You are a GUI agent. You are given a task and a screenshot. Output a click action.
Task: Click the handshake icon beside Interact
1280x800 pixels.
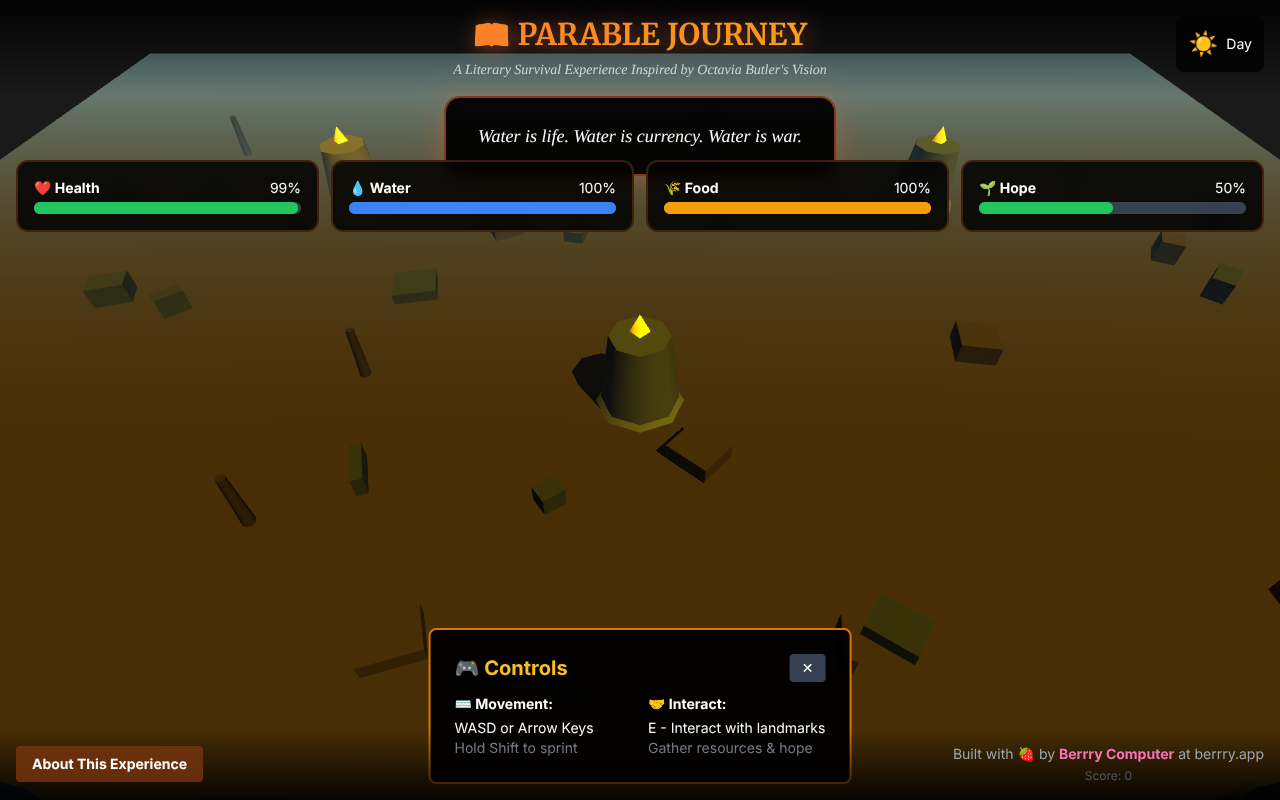tap(656, 703)
